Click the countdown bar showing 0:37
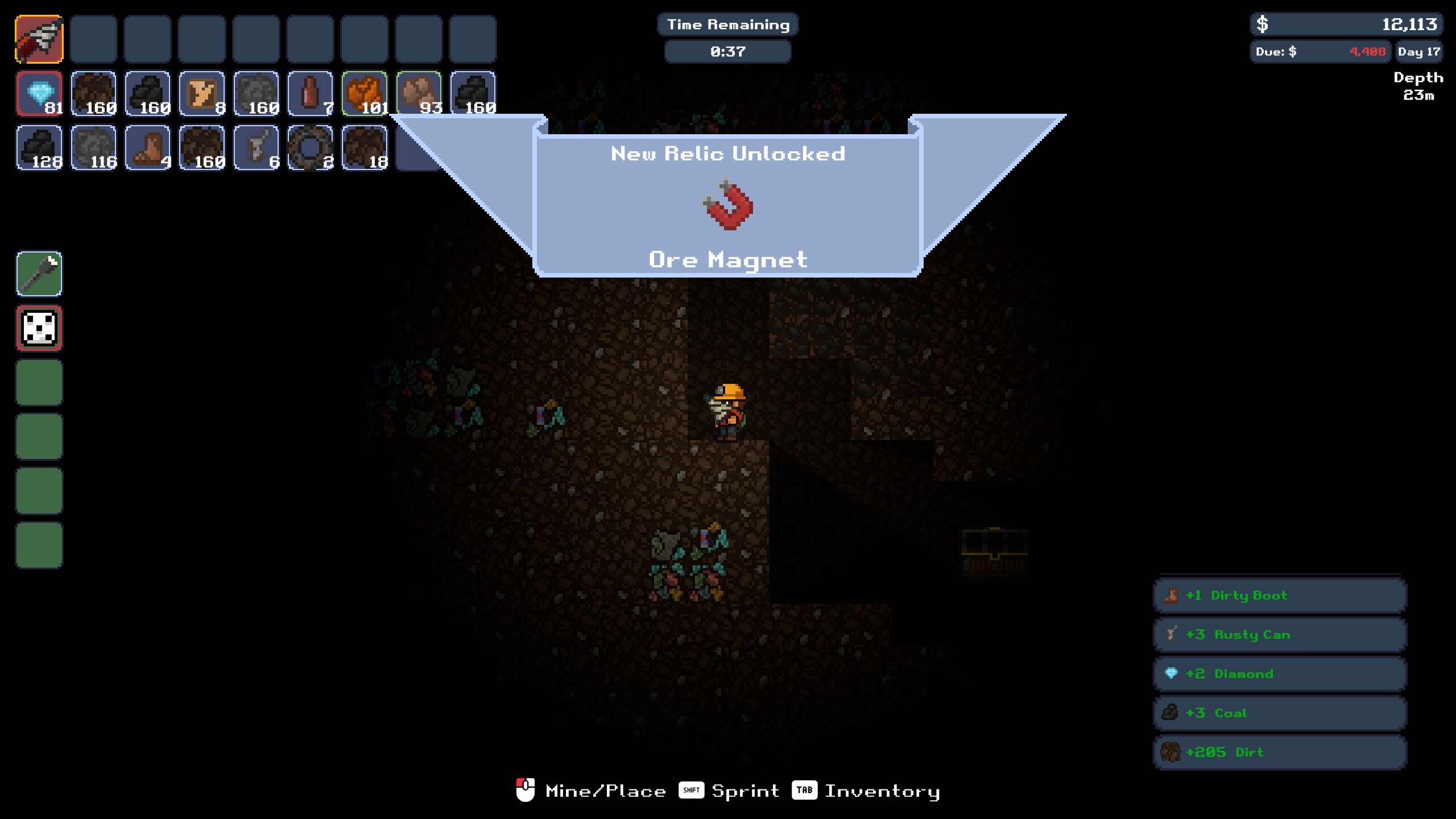This screenshot has width=1456, height=819. [728, 51]
